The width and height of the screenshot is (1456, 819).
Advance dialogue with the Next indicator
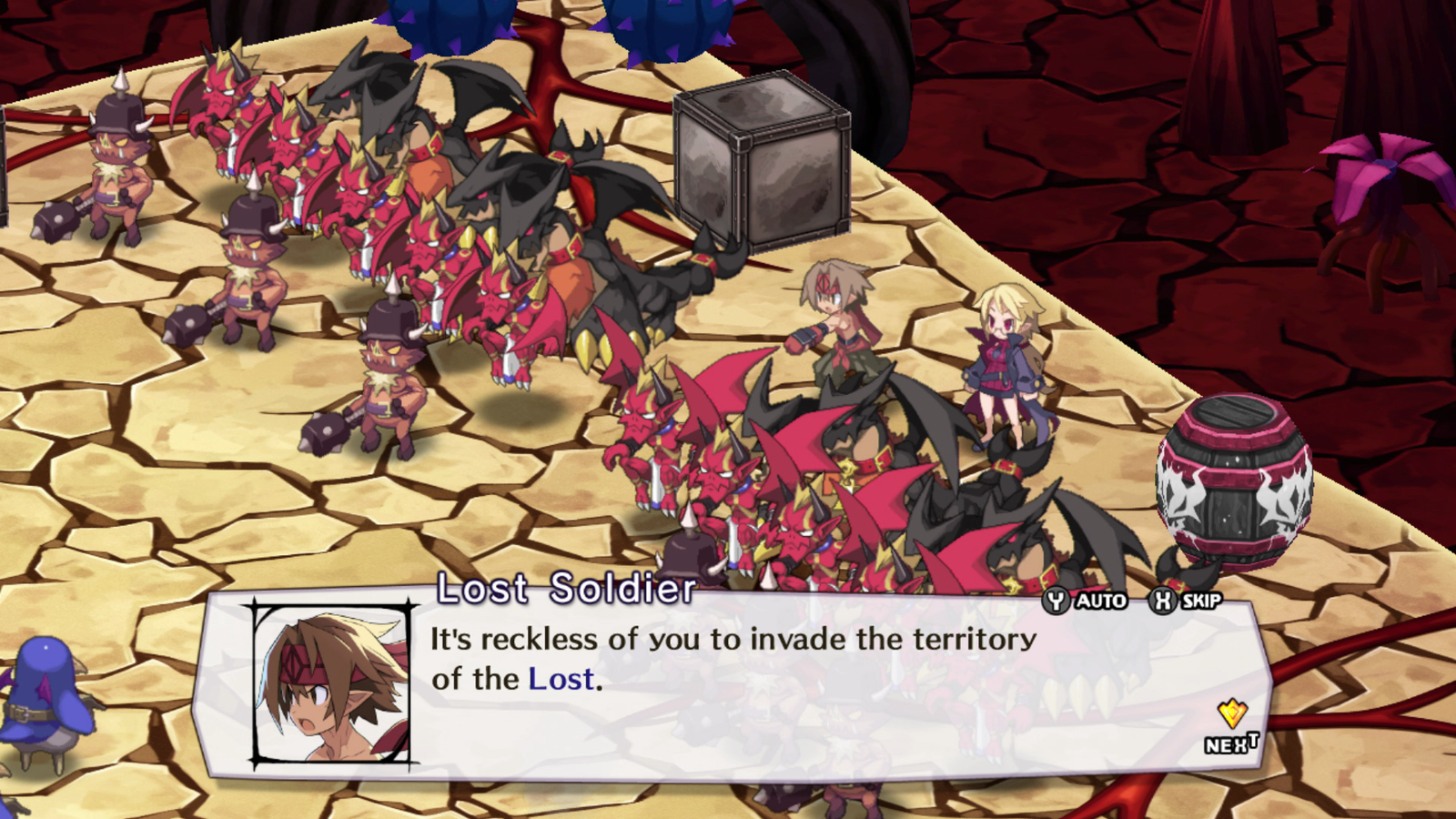pos(1232,728)
